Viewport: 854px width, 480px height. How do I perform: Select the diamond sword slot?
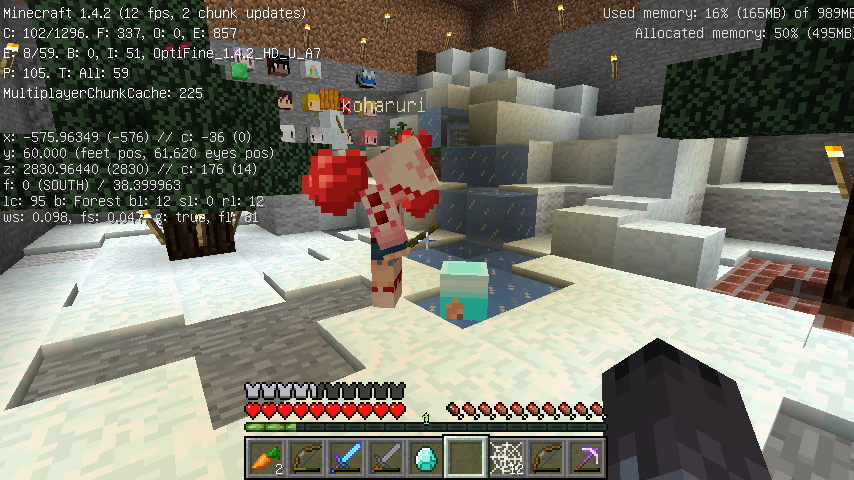coord(345,458)
